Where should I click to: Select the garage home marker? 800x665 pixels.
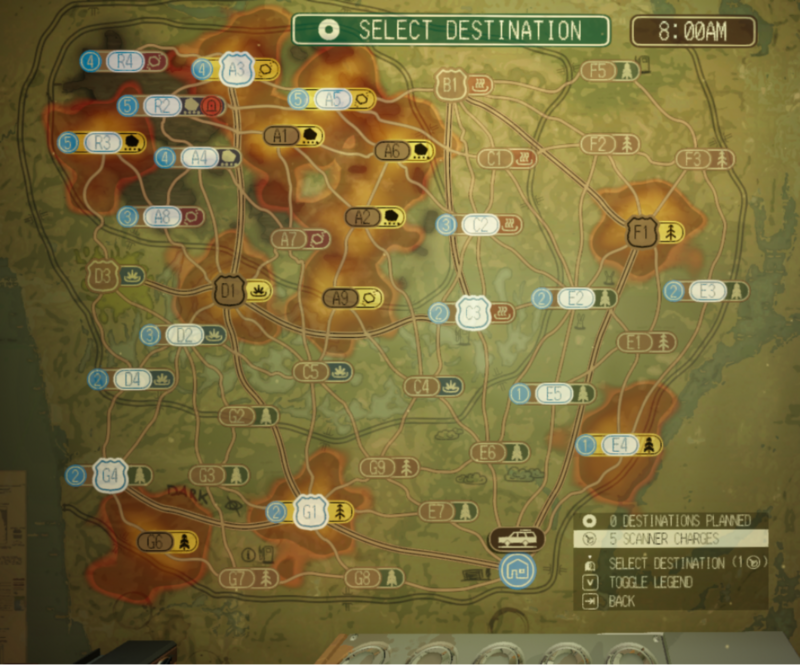pos(516,571)
